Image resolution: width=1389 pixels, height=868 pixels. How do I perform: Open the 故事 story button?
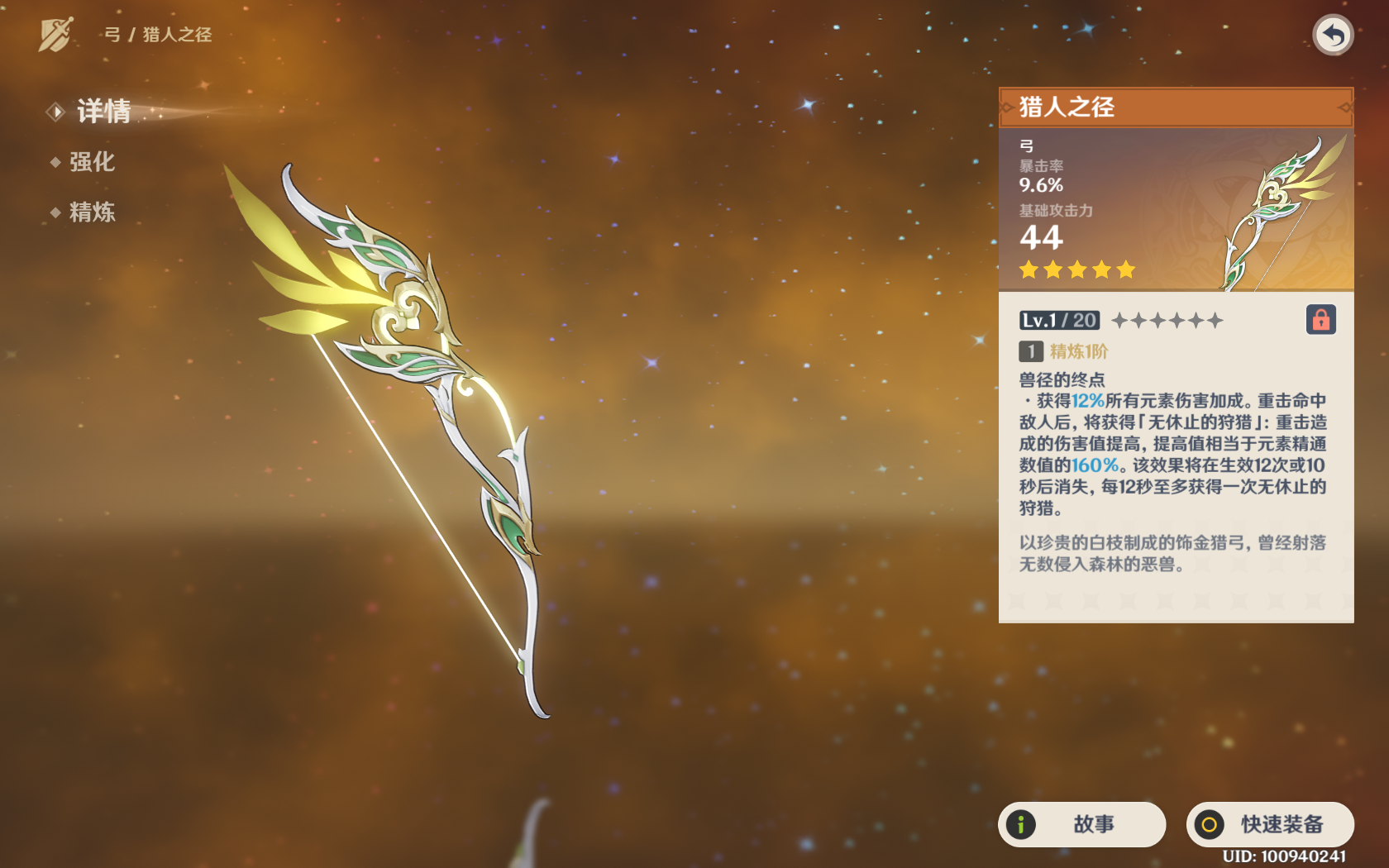[1081, 824]
